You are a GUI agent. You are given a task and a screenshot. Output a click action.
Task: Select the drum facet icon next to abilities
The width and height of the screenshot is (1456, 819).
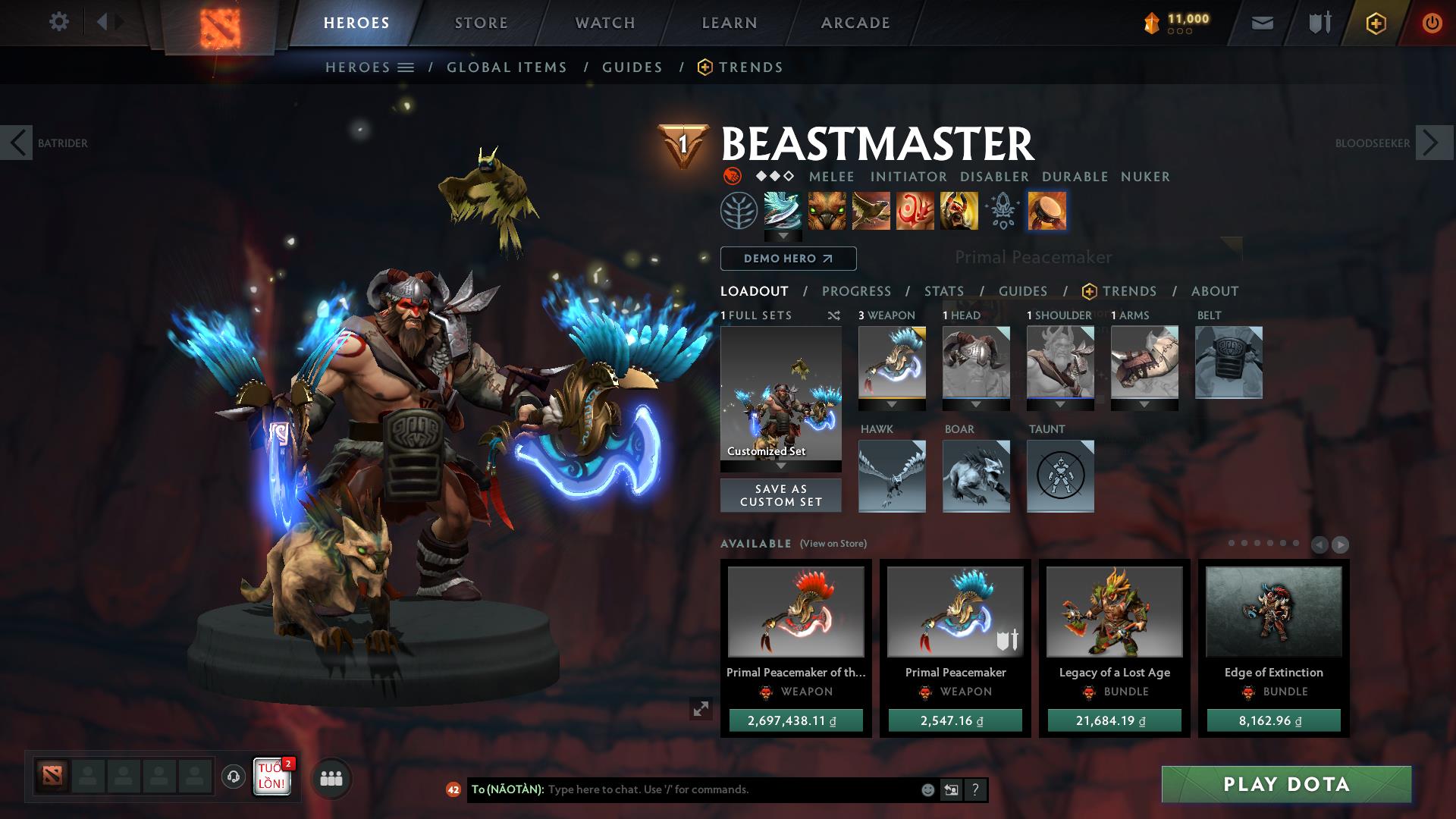point(1049,212)
